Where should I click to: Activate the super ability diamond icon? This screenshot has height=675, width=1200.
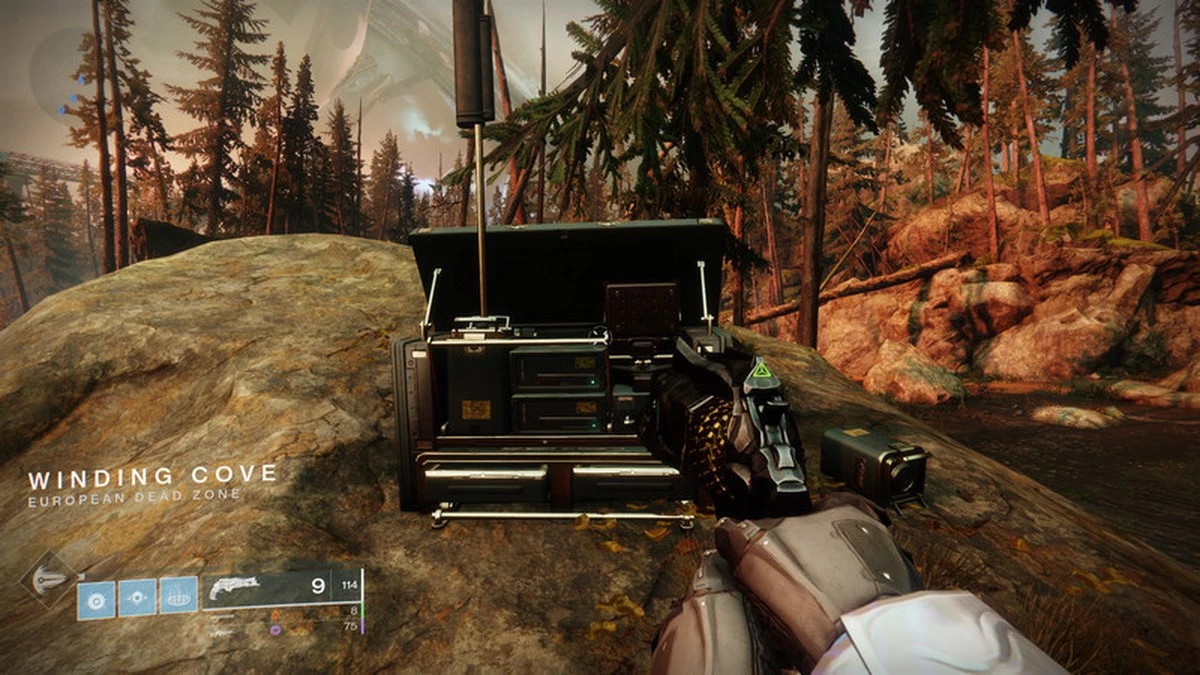49,579
